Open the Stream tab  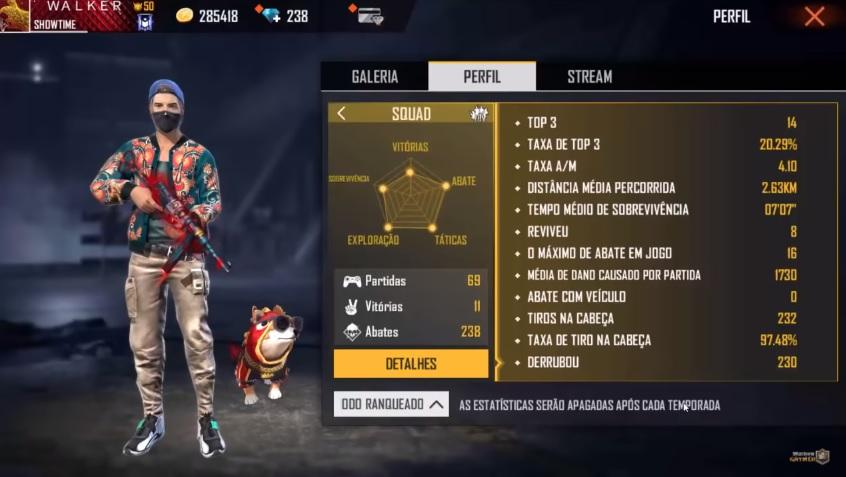pyautogui.click(x=589, y=77)
